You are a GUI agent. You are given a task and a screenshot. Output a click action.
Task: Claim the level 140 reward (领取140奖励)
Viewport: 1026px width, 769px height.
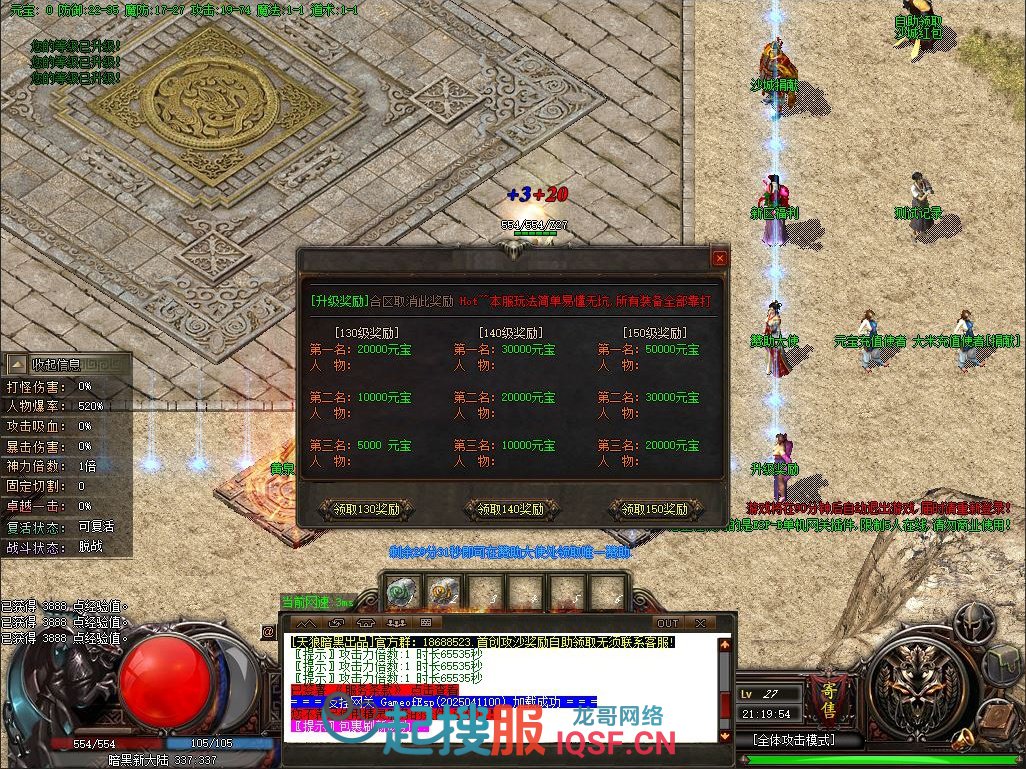tap(511, 509)
